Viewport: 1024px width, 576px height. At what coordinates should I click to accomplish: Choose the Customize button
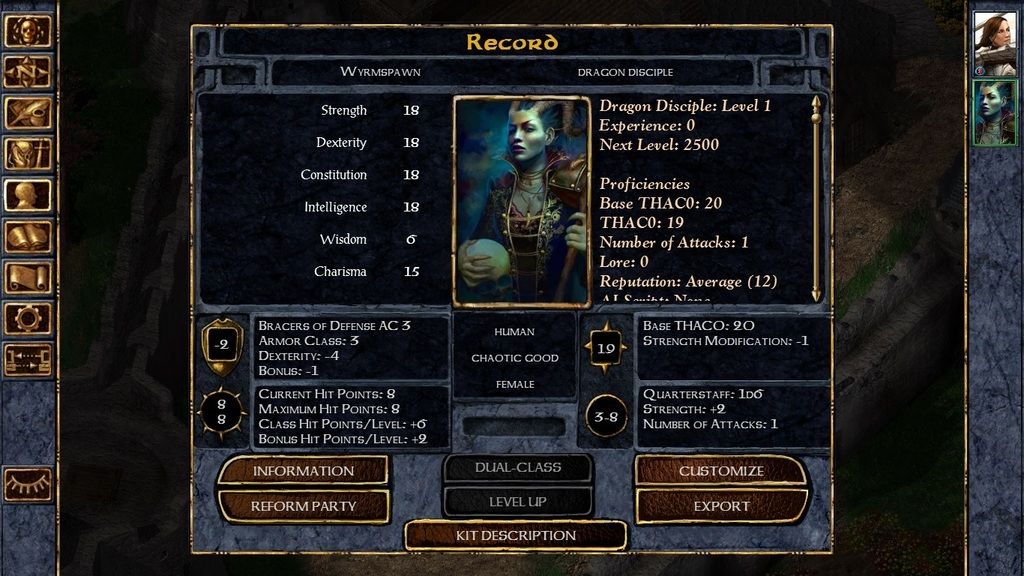721,471
